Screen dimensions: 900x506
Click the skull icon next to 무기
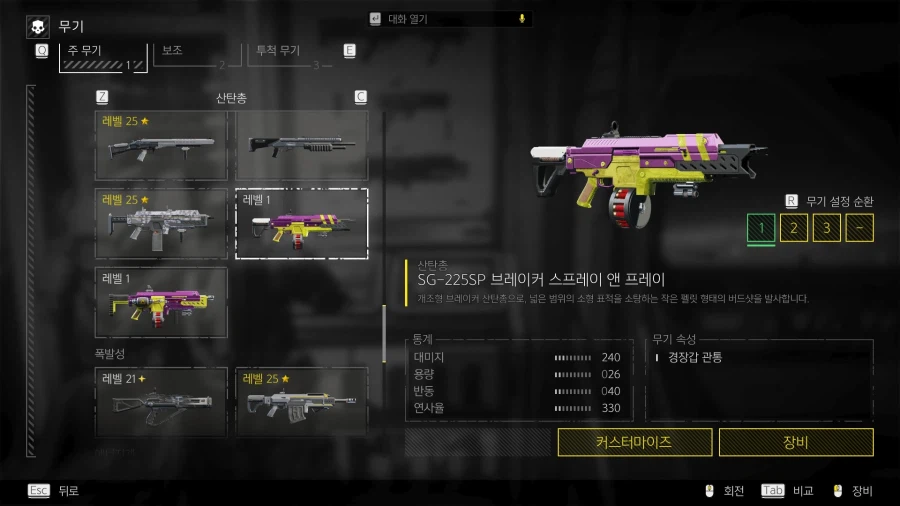point(38,26)
